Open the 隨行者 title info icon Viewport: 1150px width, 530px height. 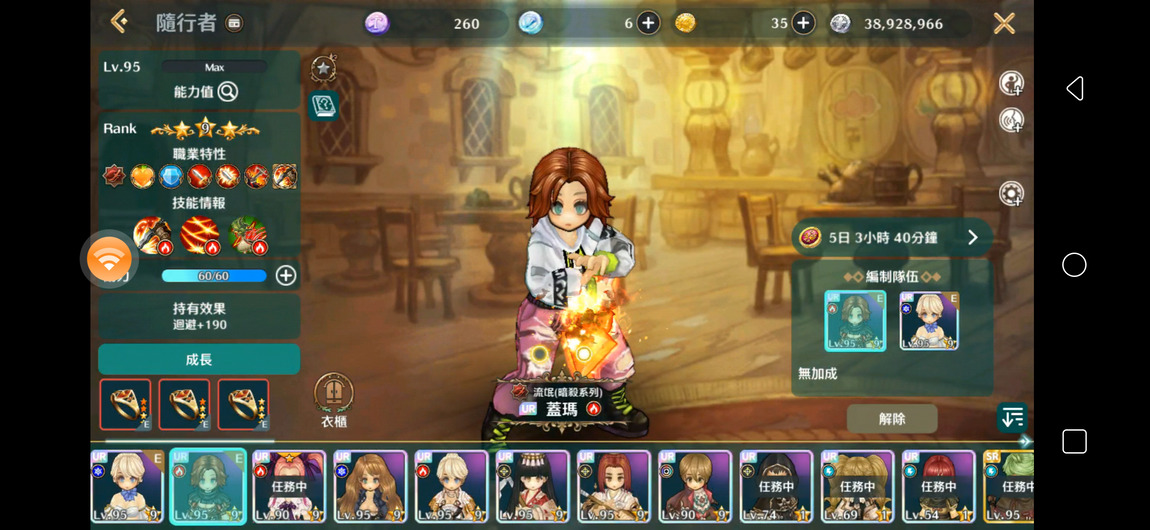click(233, 23)
